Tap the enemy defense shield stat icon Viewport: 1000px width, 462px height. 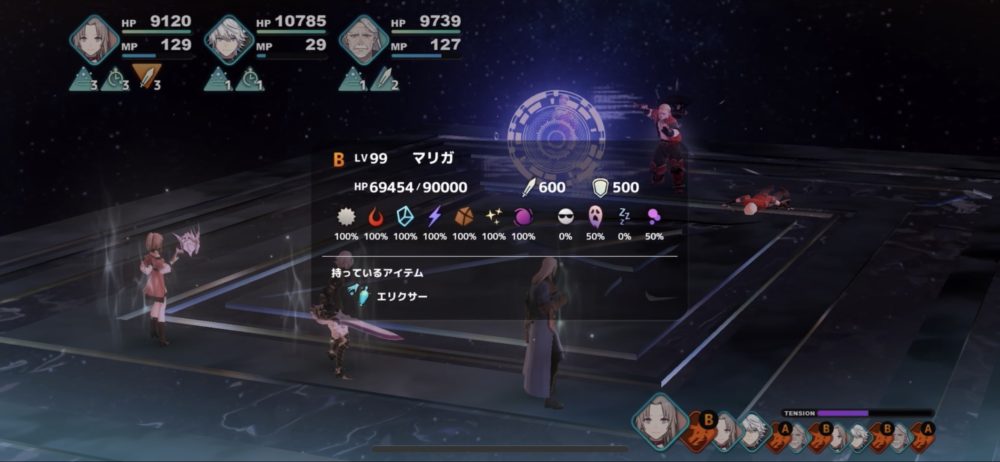coord(602,187)
